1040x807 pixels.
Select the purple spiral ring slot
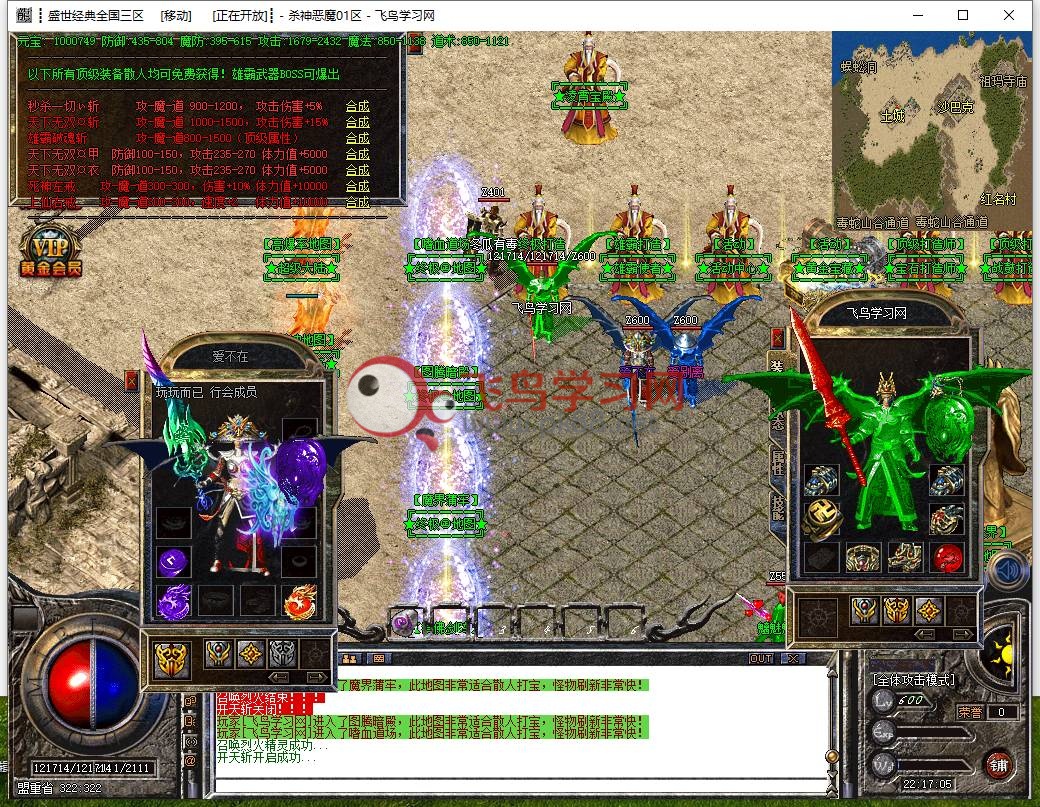(173, 560)
